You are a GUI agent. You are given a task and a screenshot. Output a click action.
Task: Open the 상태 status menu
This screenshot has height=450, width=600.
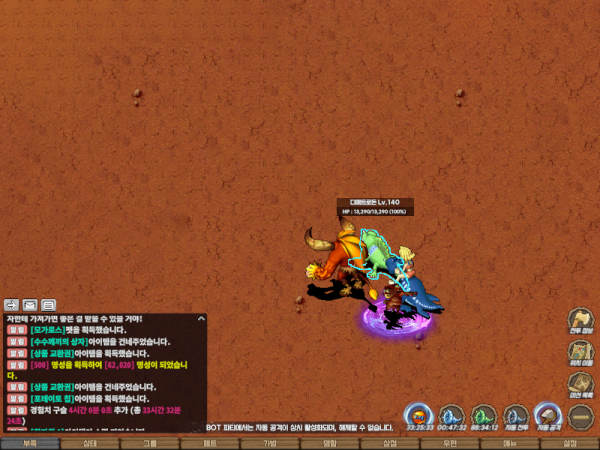point(90,443)
